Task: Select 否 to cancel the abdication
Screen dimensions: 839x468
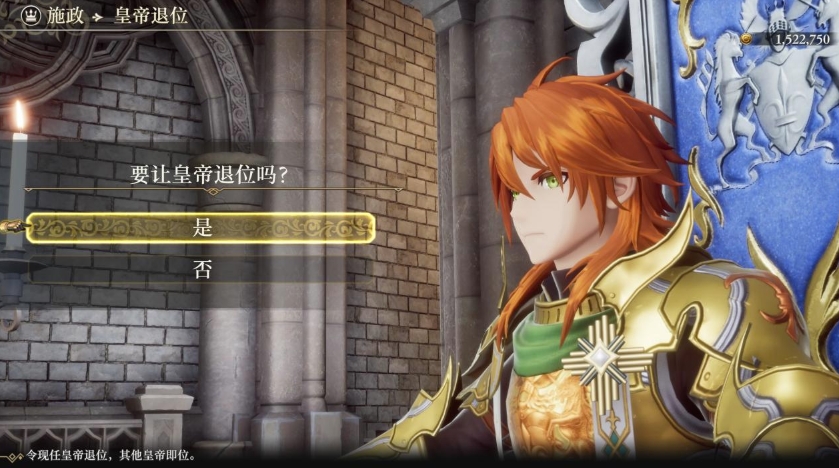Action: pos(202,269)
